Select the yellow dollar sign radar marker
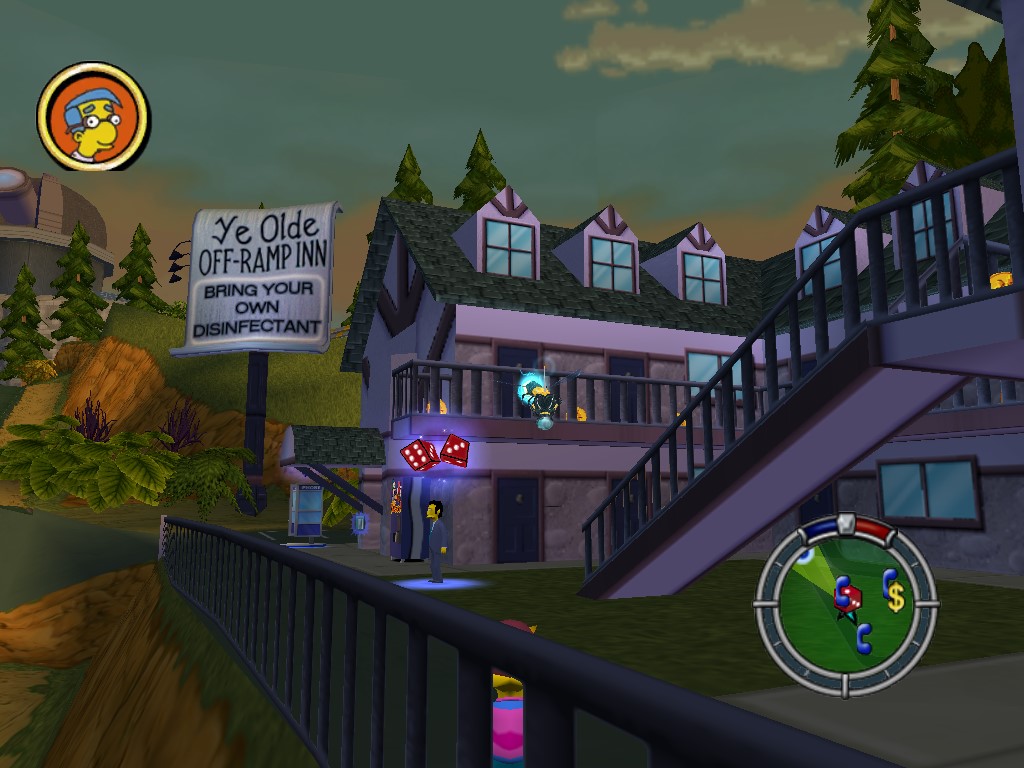 [895, 597]
